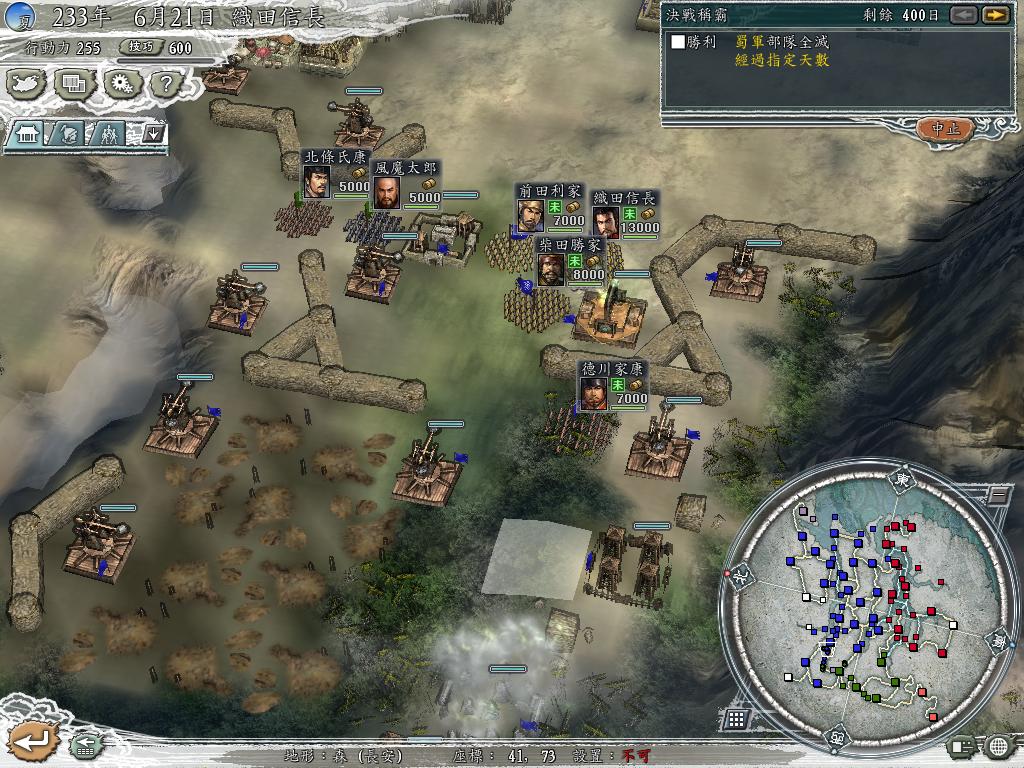Switch to the officer head tab
The image size is (1024, 768).
(x=66, y=133)
